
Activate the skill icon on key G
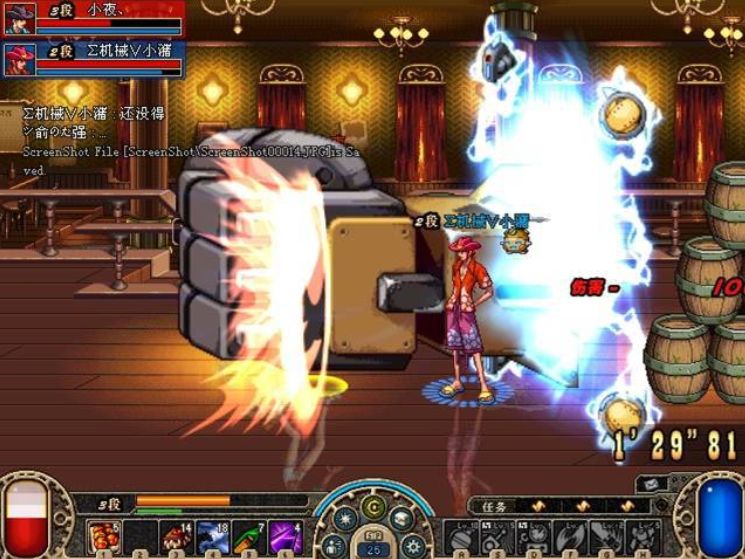[x=605, y=536]
